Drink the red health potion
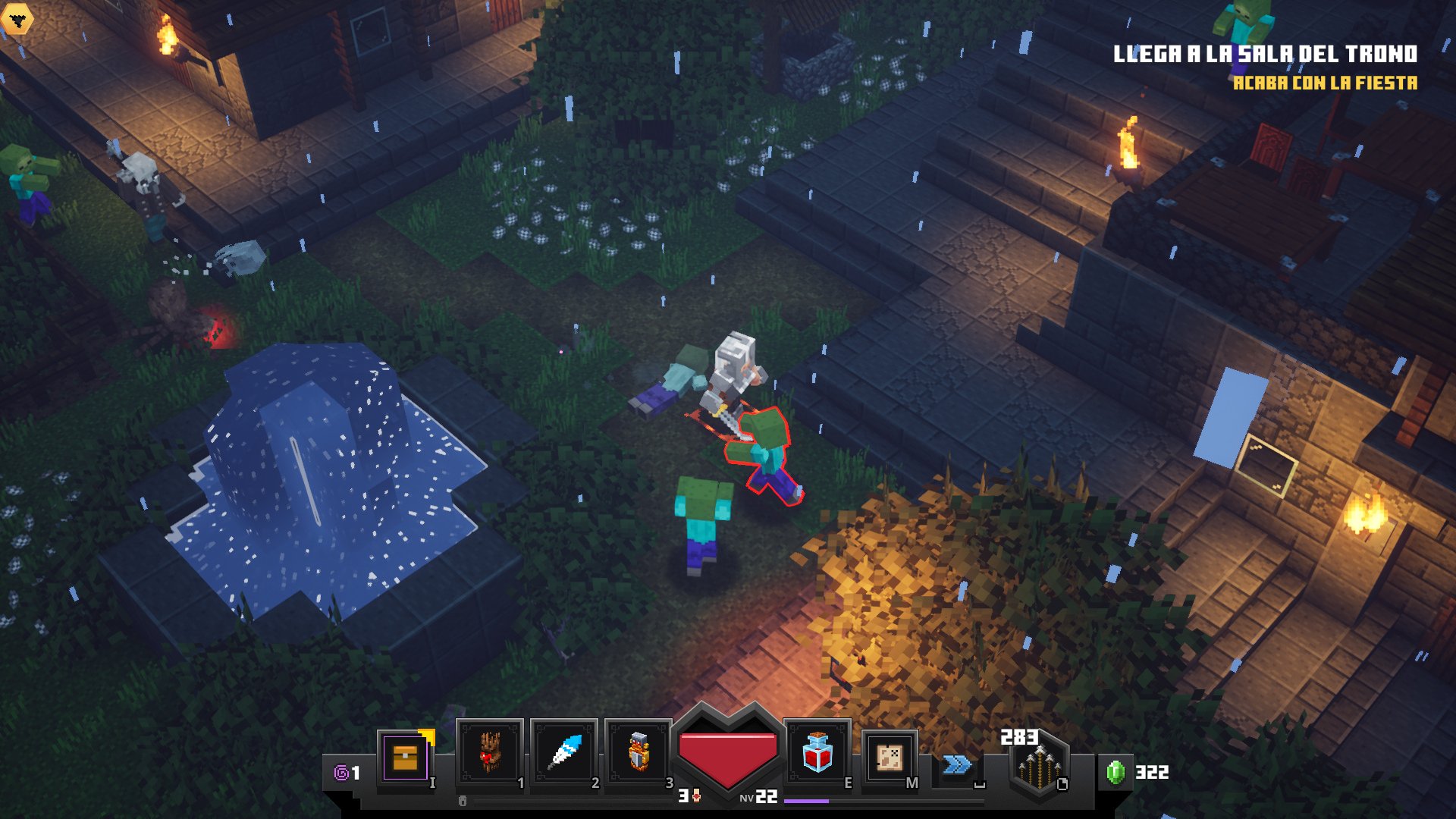 coord(817,754)
